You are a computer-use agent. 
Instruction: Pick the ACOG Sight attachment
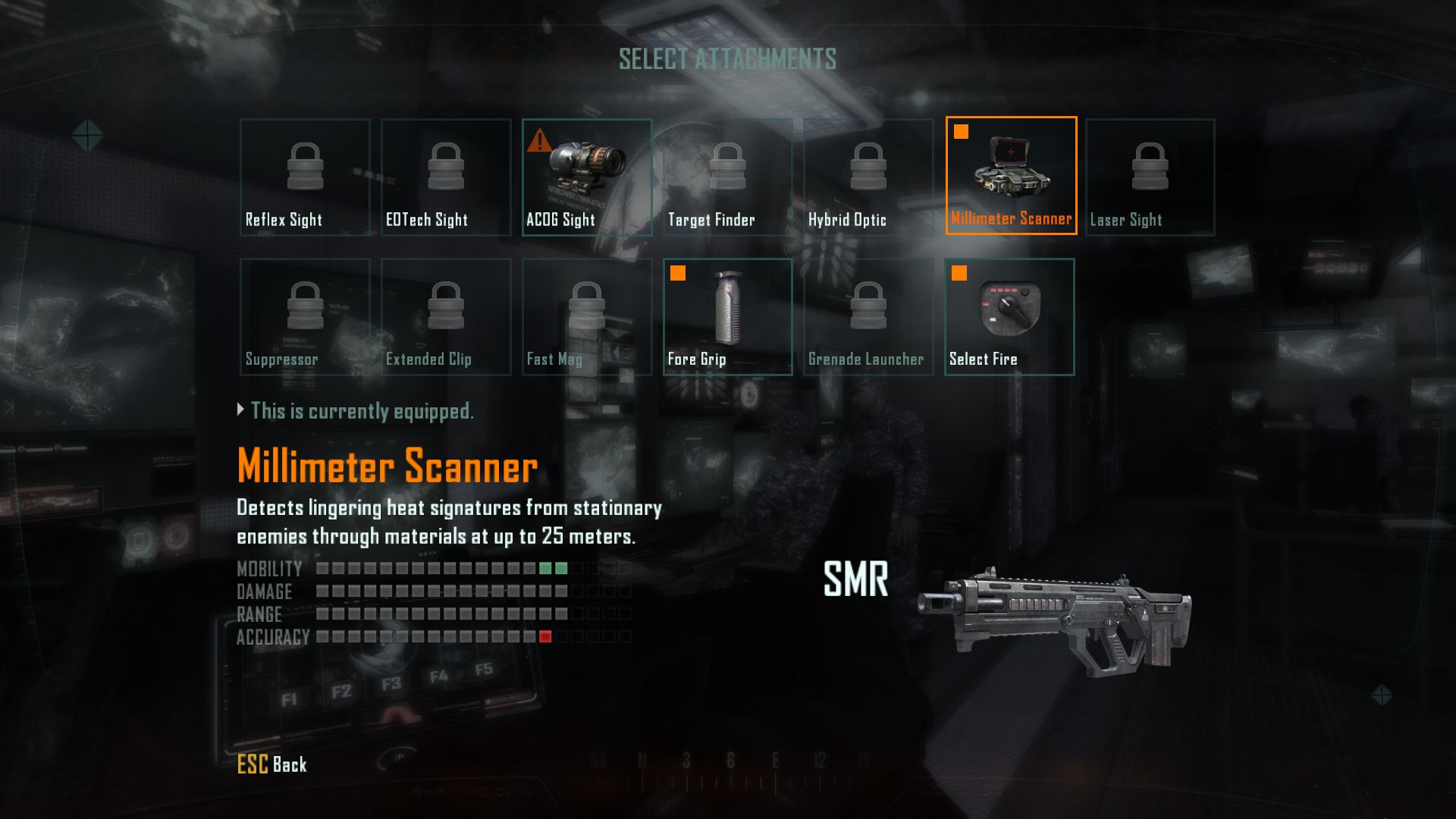click(587, 177)
